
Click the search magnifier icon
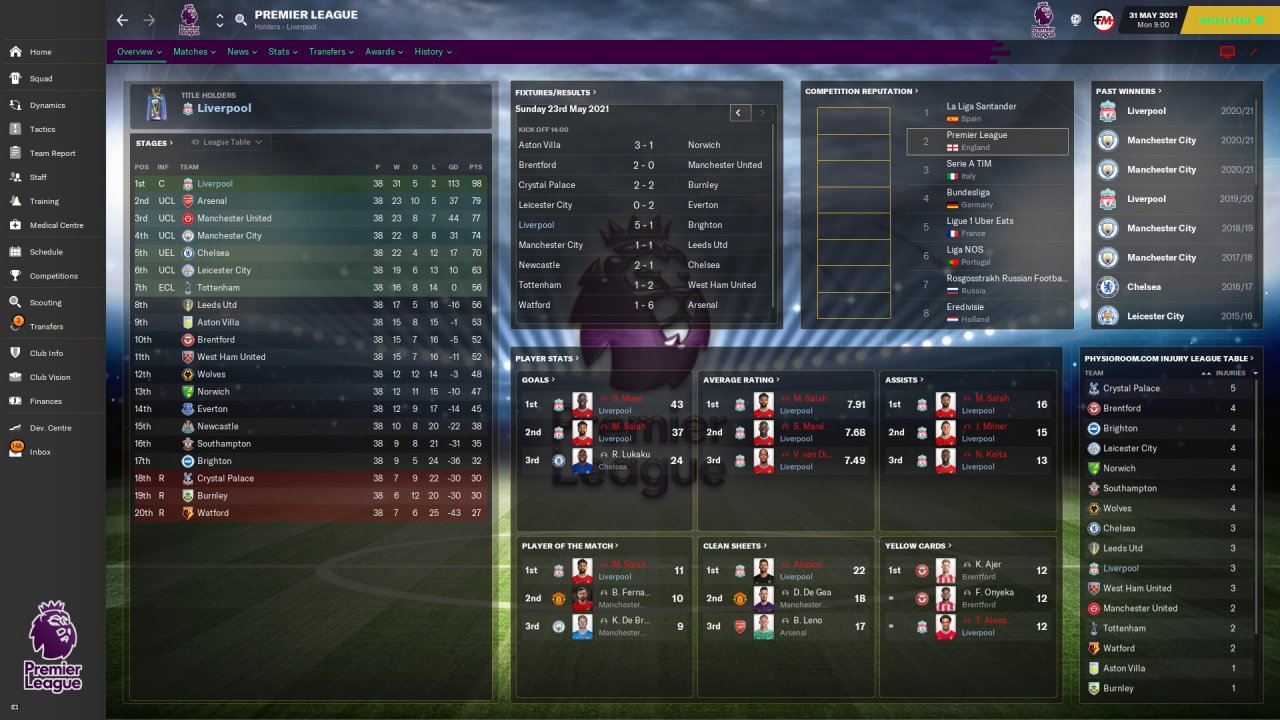coord(241,20)
